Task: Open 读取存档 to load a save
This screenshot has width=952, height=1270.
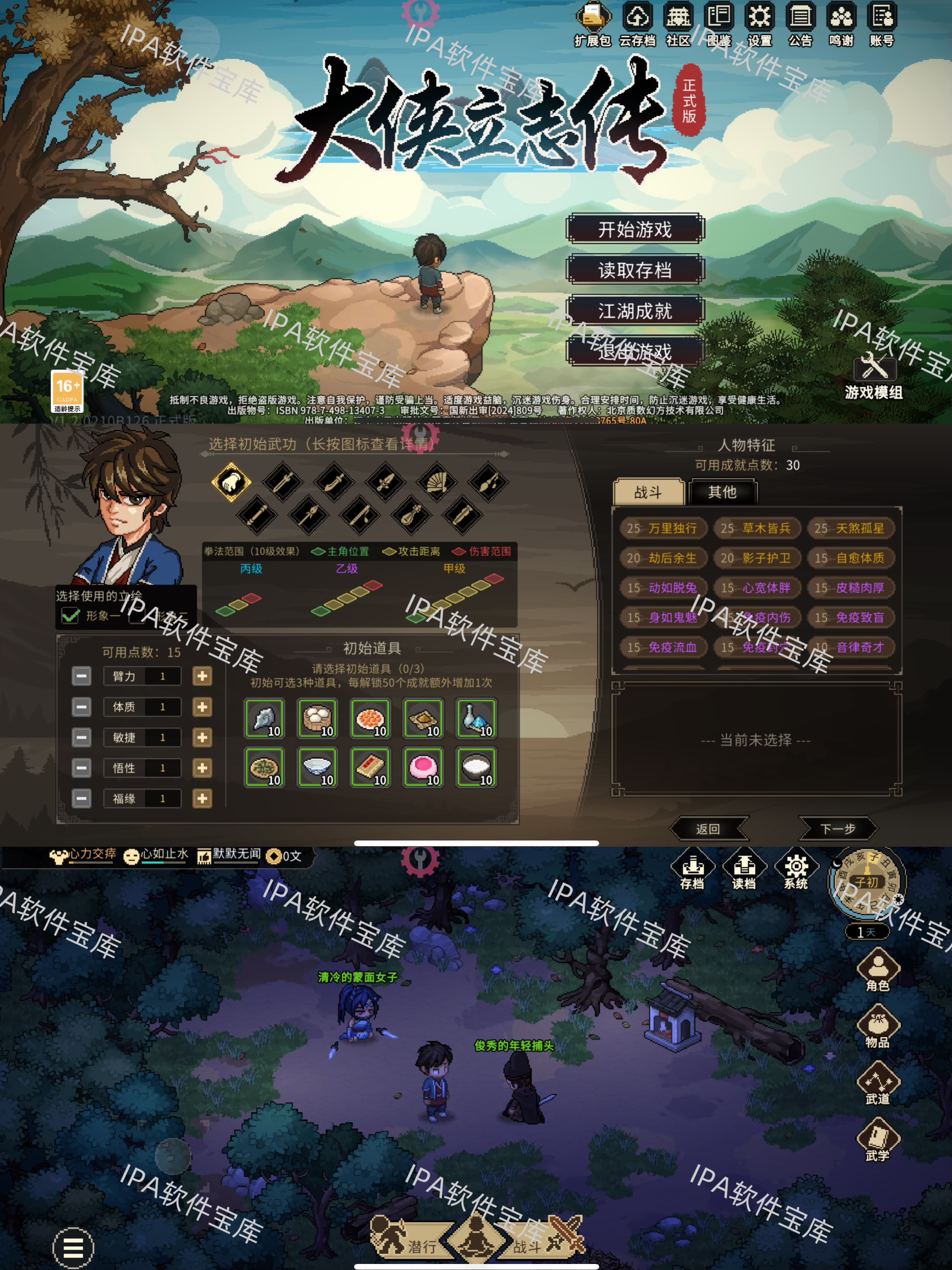Action: [635, 270]
